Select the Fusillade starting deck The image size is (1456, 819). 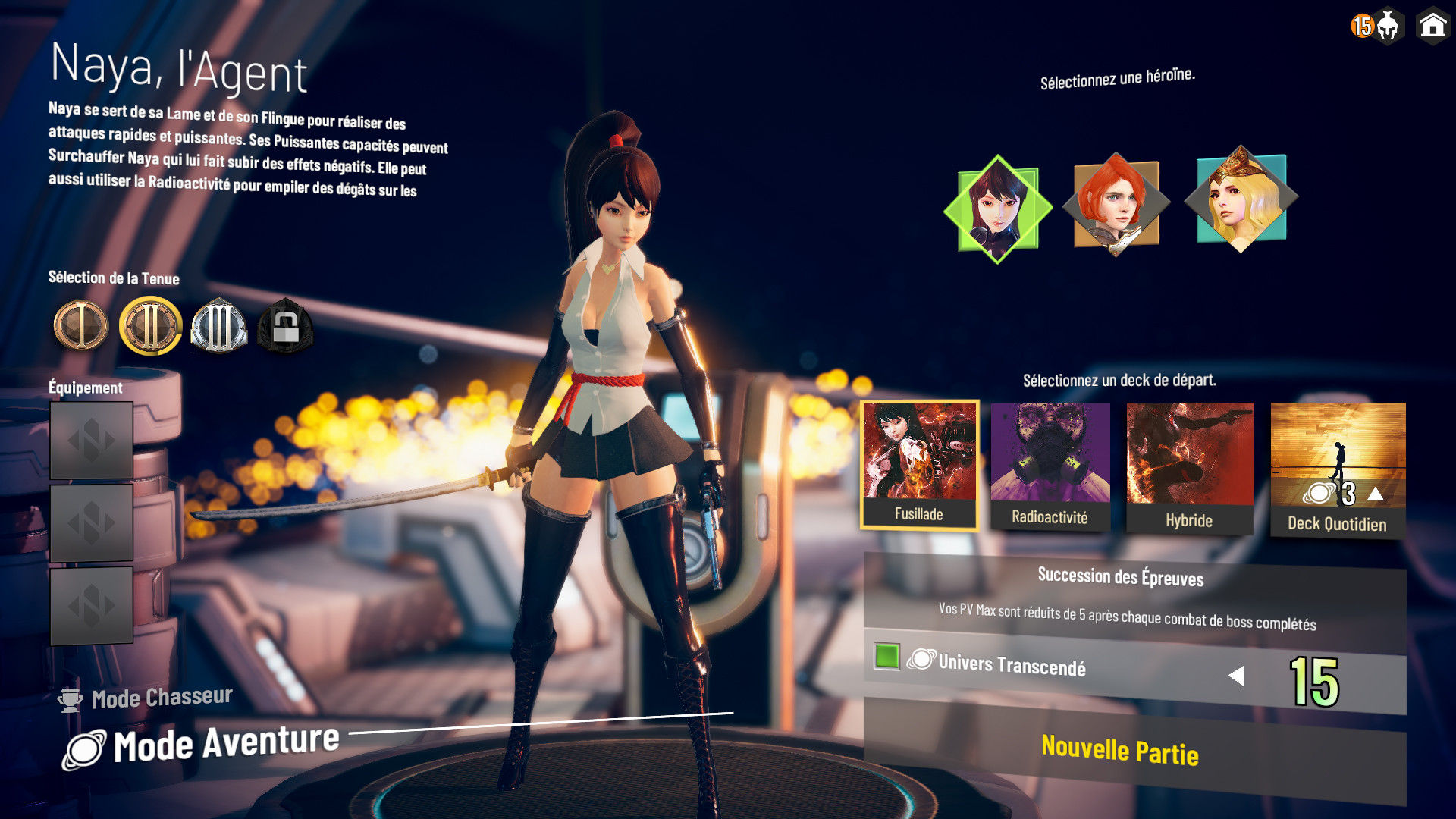pyautogui.click(x=919, y=465)
